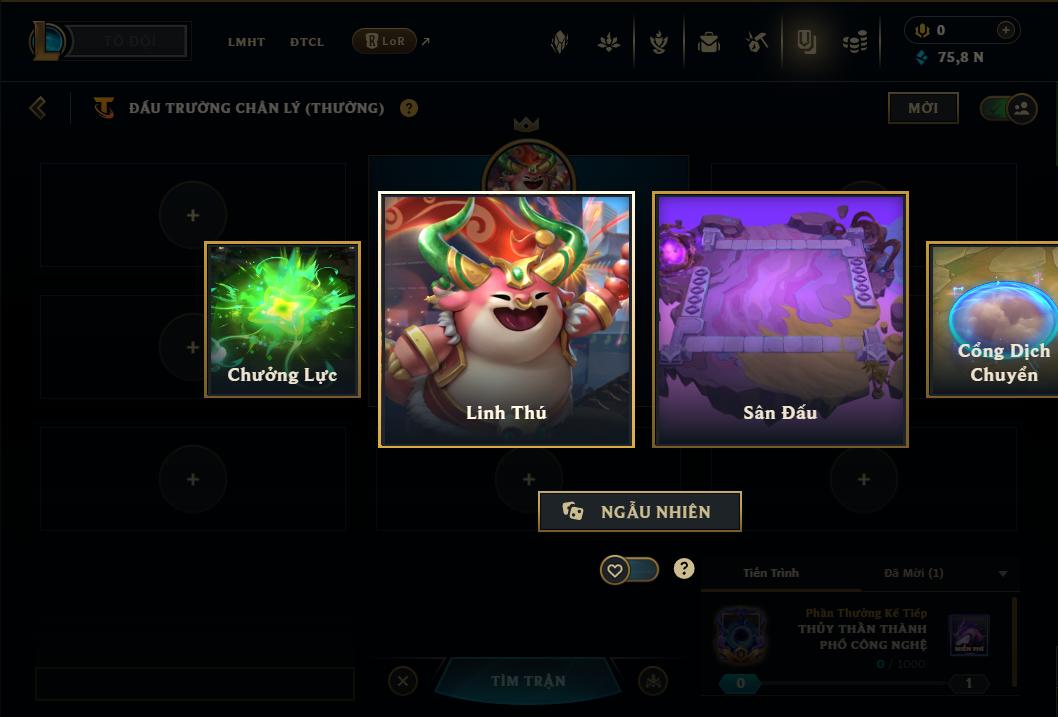The image size is (1058, 717).
Task: Add currency with the plus button
Action: pyautogui.click(x=1005, y=30)
